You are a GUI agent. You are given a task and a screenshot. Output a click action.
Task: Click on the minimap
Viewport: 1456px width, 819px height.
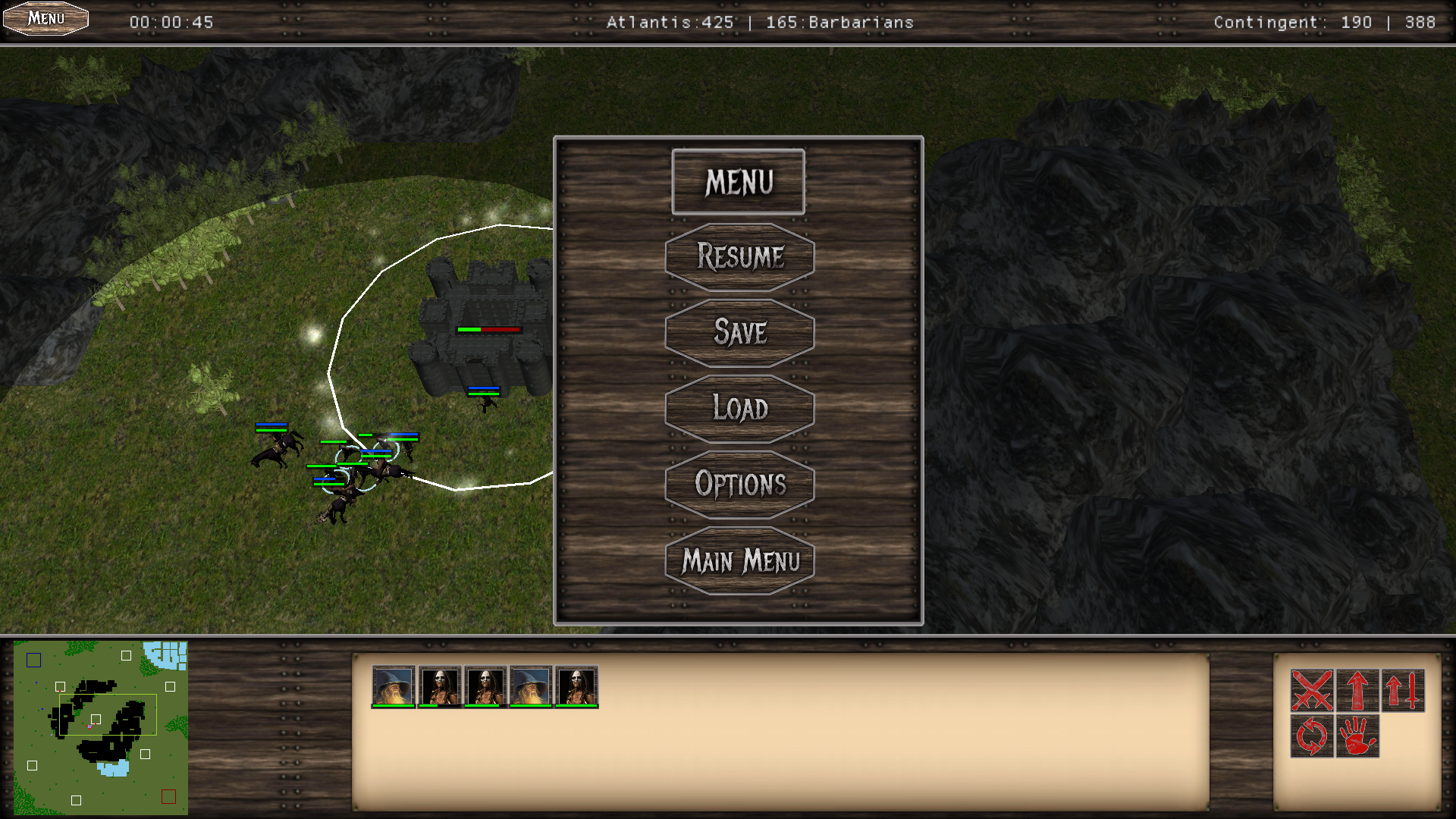[101, 728]
